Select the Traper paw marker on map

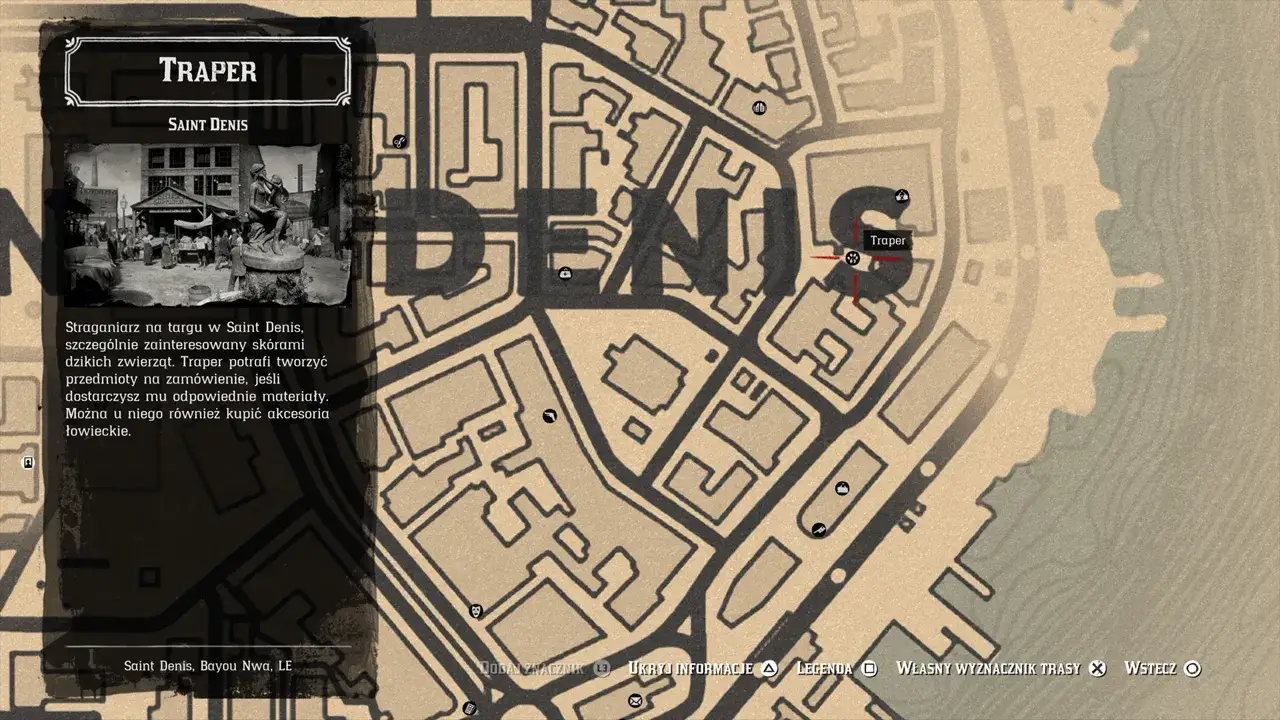point(853,258)
